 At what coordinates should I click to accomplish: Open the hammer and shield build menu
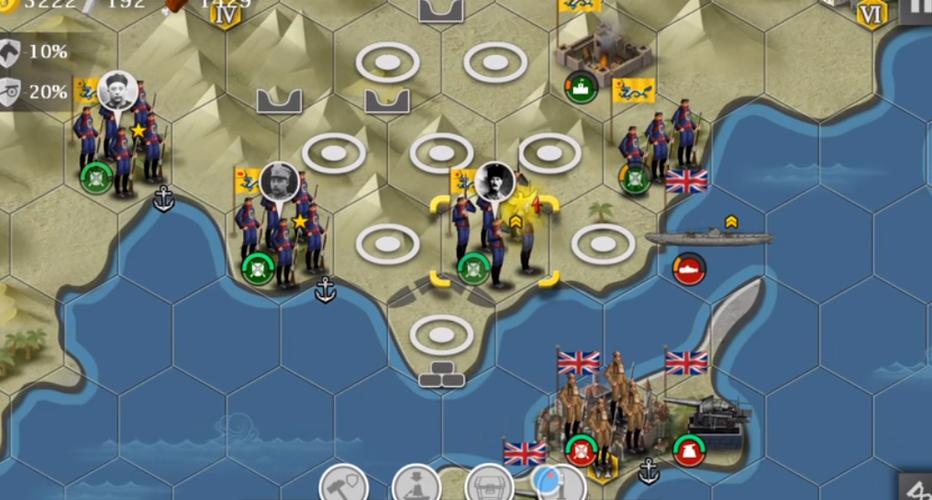pos(344,484)
